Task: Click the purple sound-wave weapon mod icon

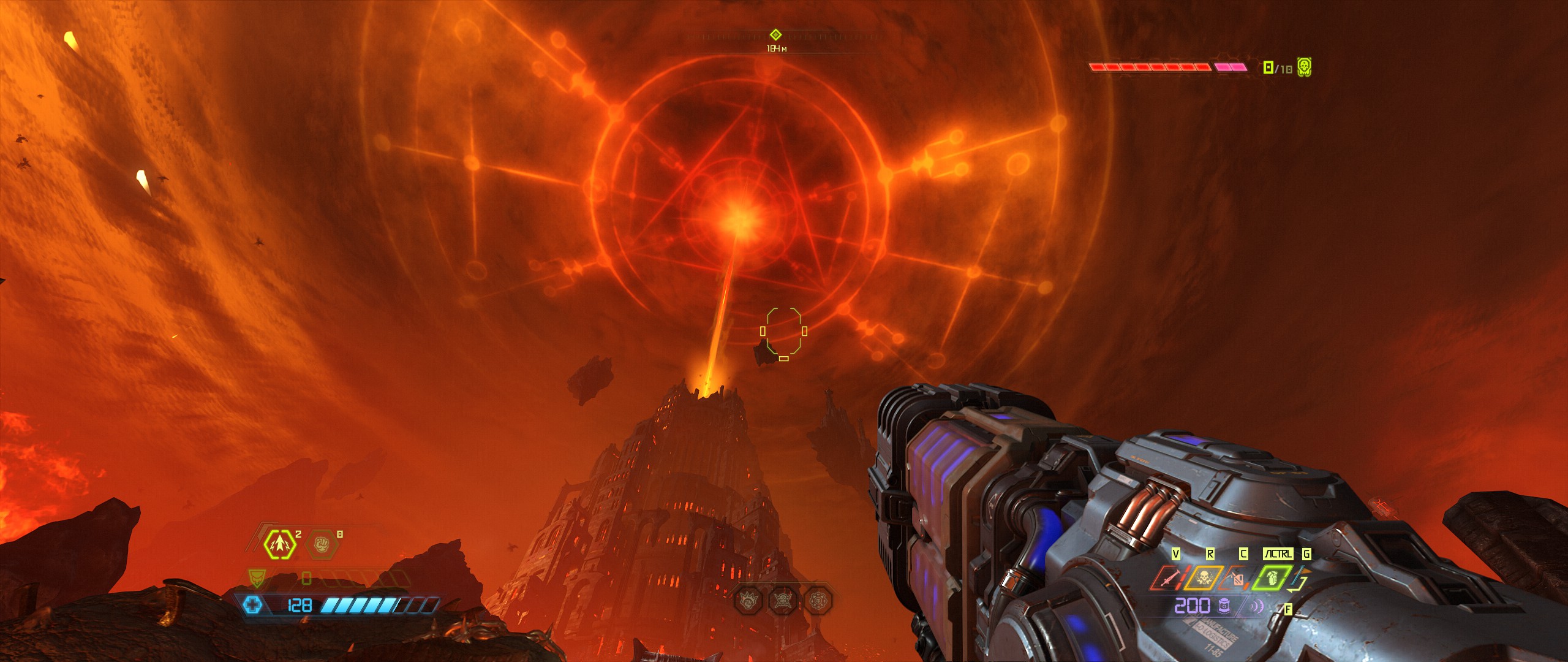Action: coord(1256,607)
